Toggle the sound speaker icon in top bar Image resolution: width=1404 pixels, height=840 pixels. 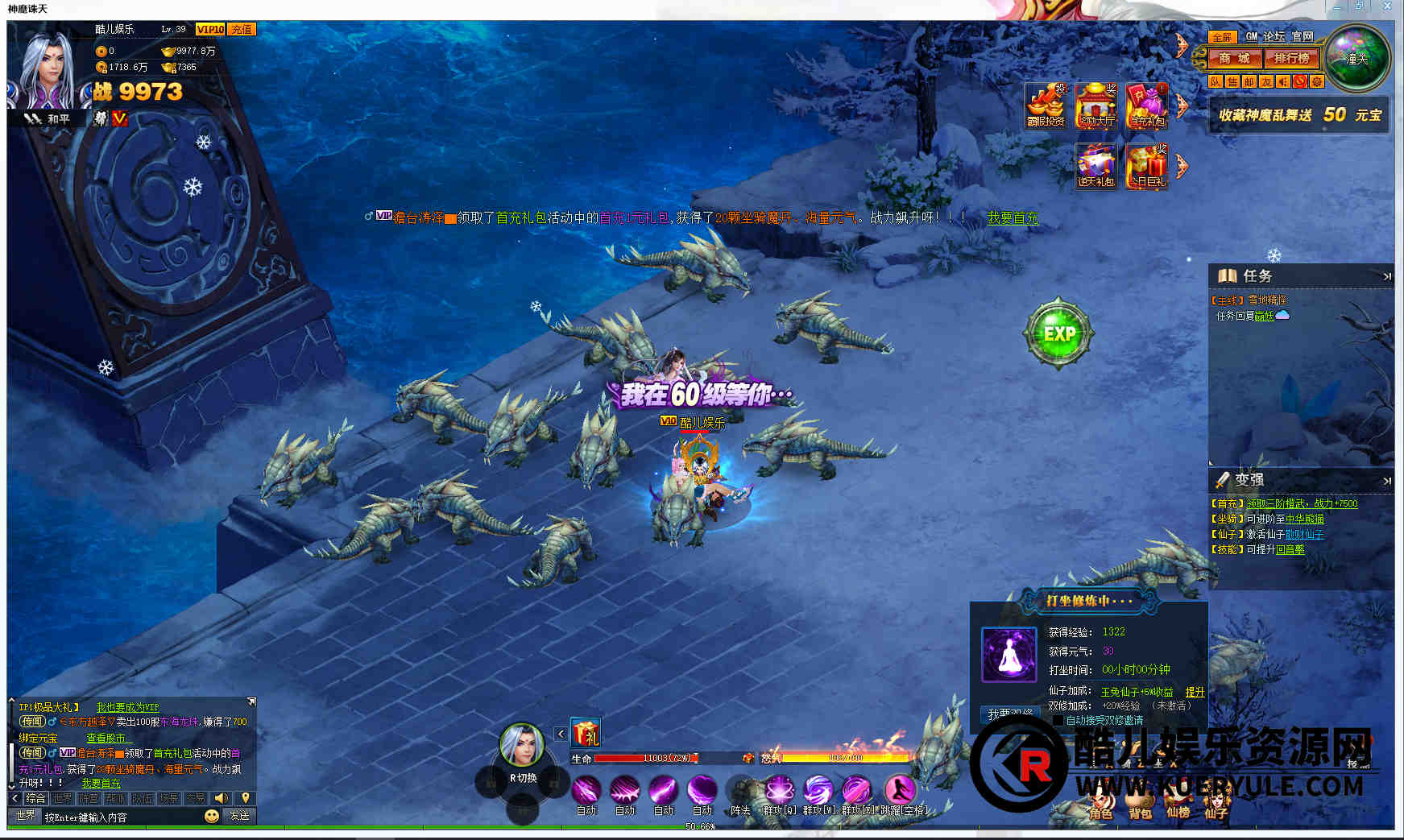pos(1283,81)
